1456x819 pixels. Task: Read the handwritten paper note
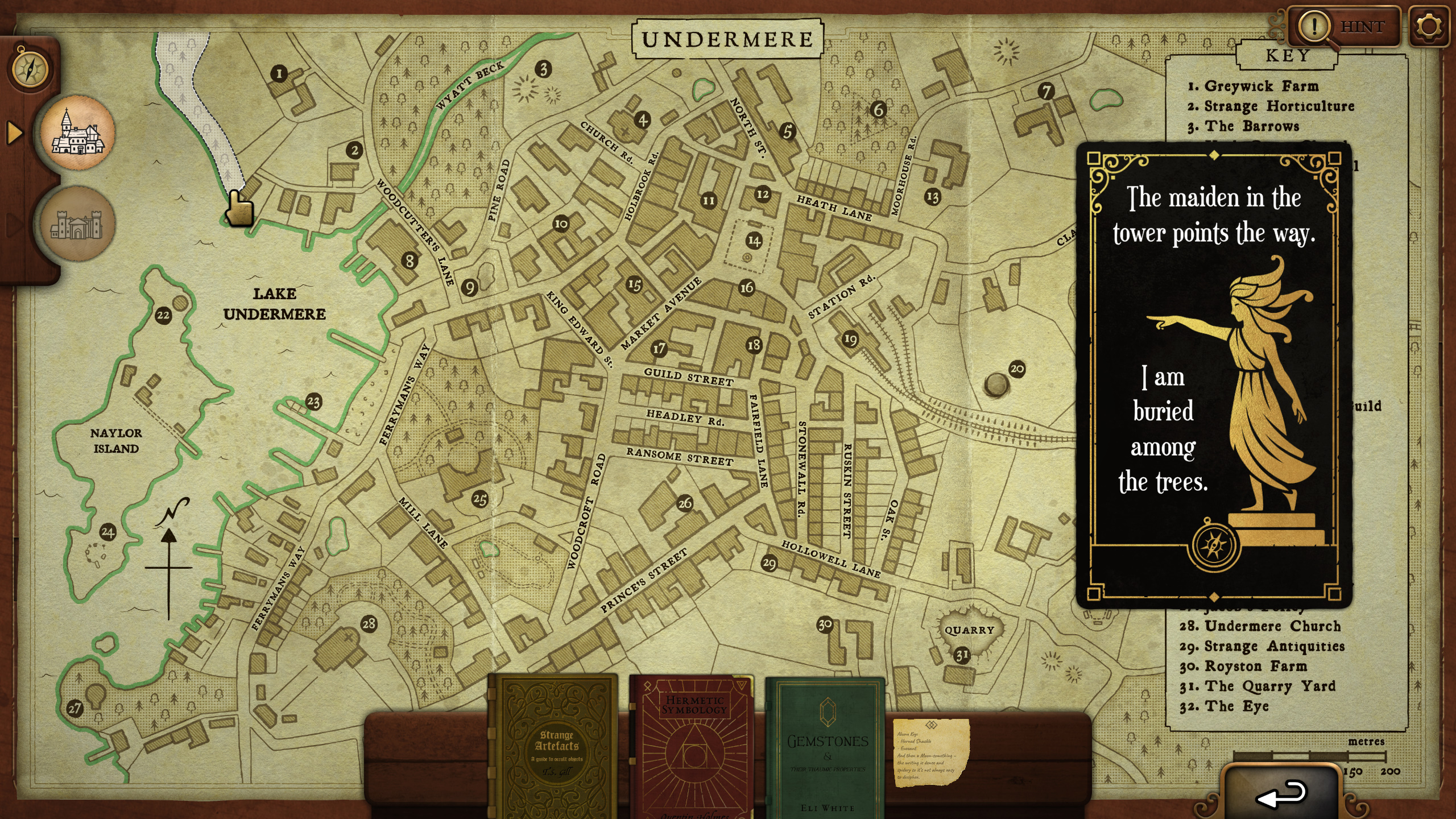[930, 752]
